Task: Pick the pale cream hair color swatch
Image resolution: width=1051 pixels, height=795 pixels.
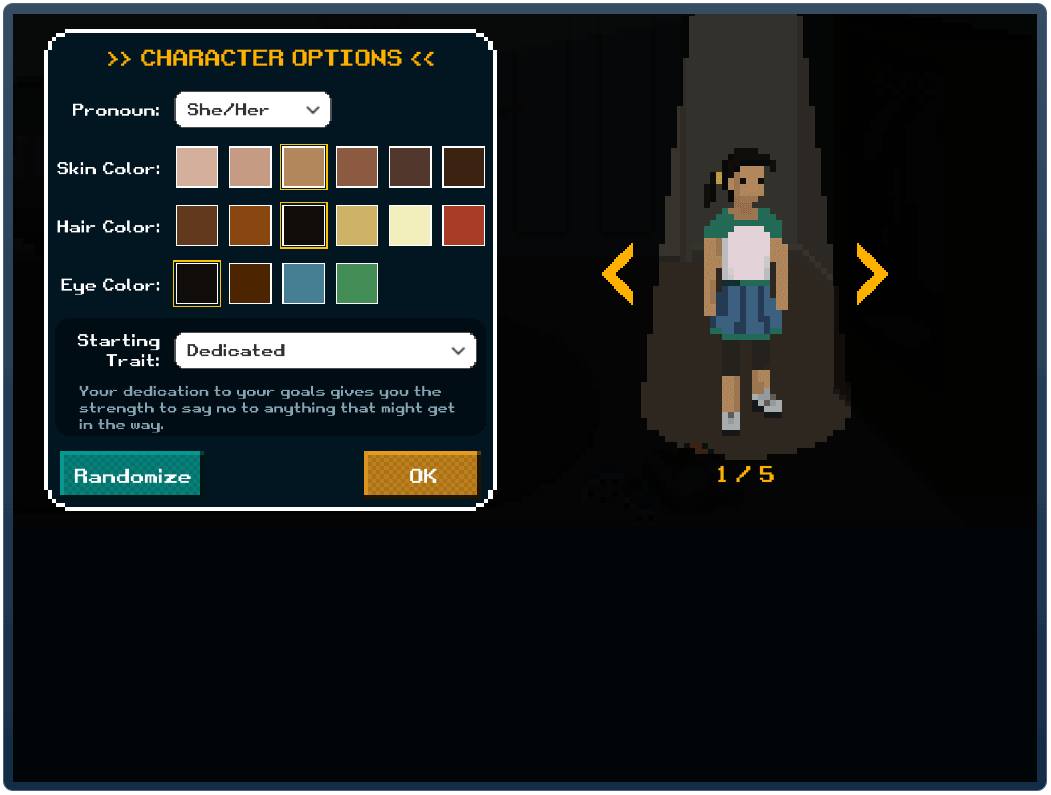Action: click(x=410, y=226)
